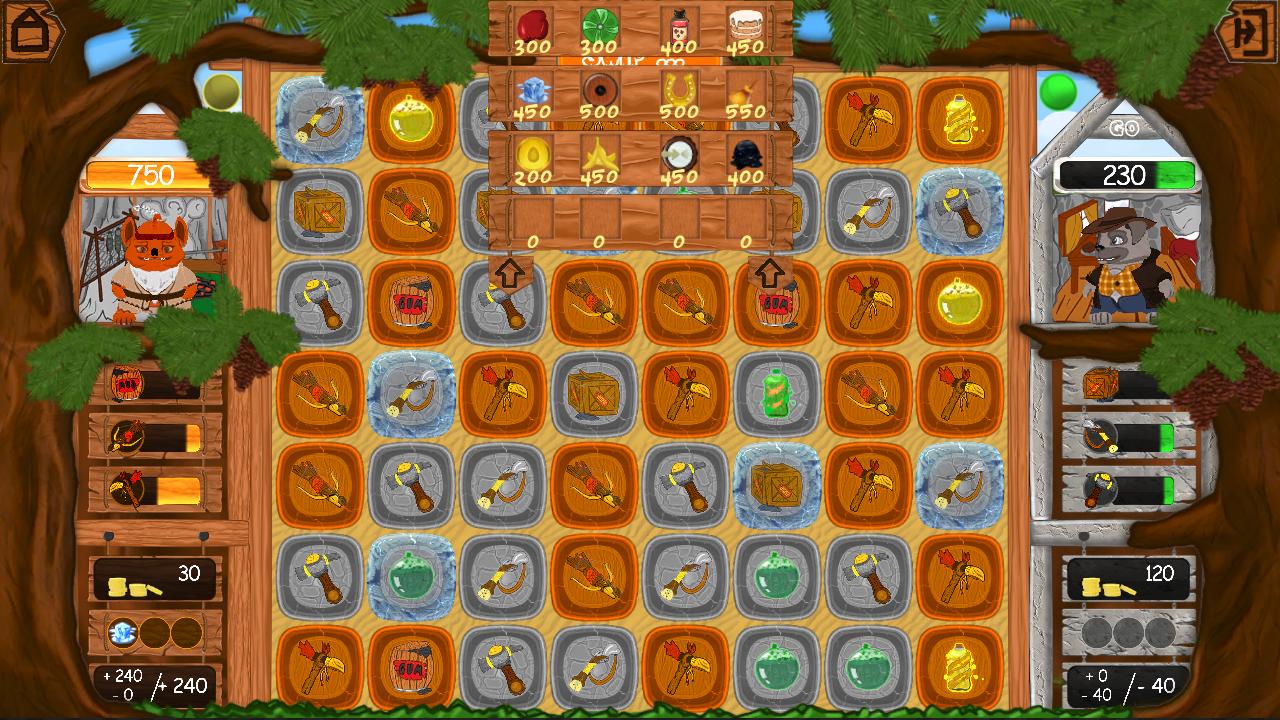Image resolution: width=1280 pixels, height=720 pixels.
Task: Choose the frosted cake for 450
Action: coord(745,25)
